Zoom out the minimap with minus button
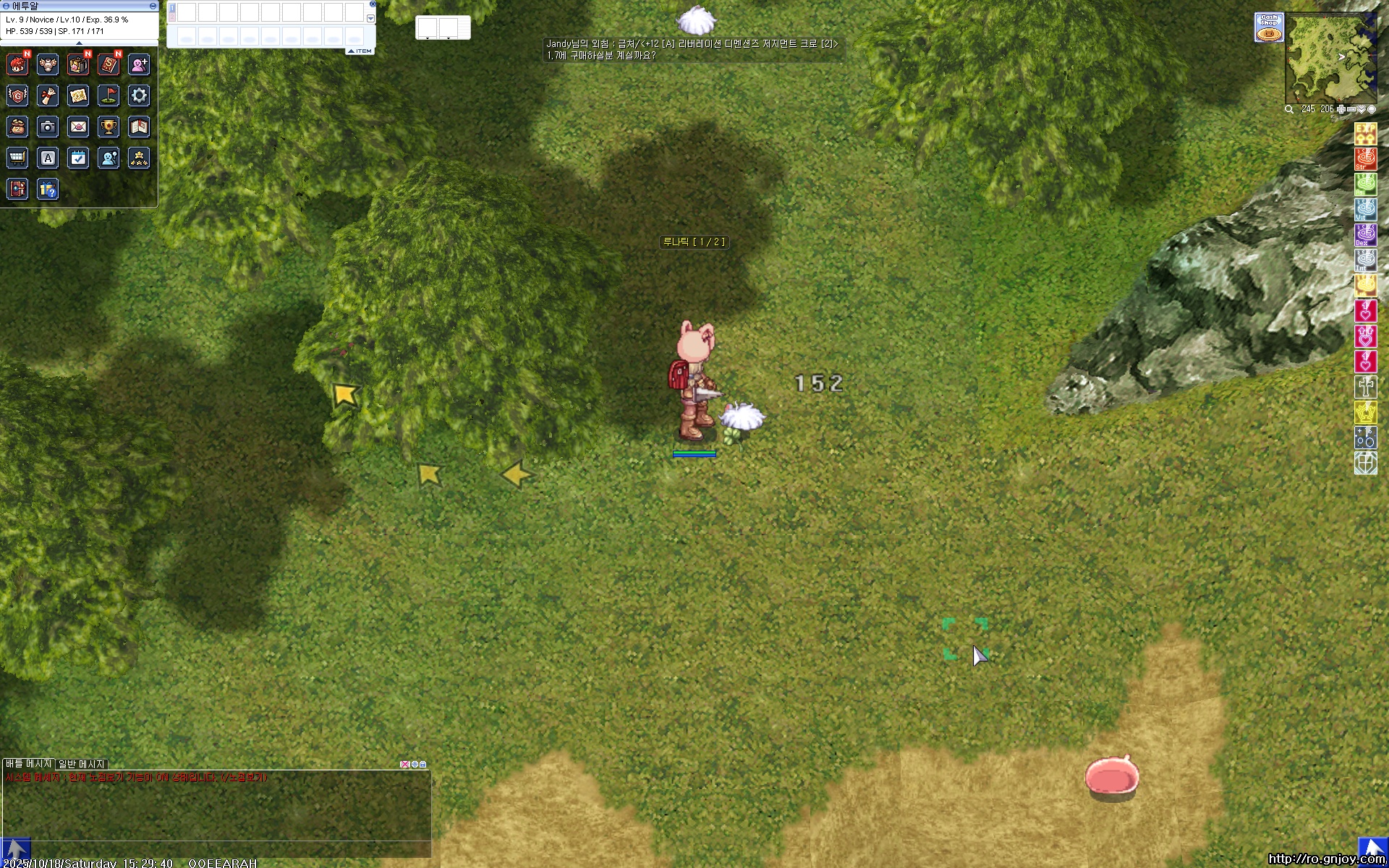This screenshot has height=868, width=1389. click(1351, 109)
